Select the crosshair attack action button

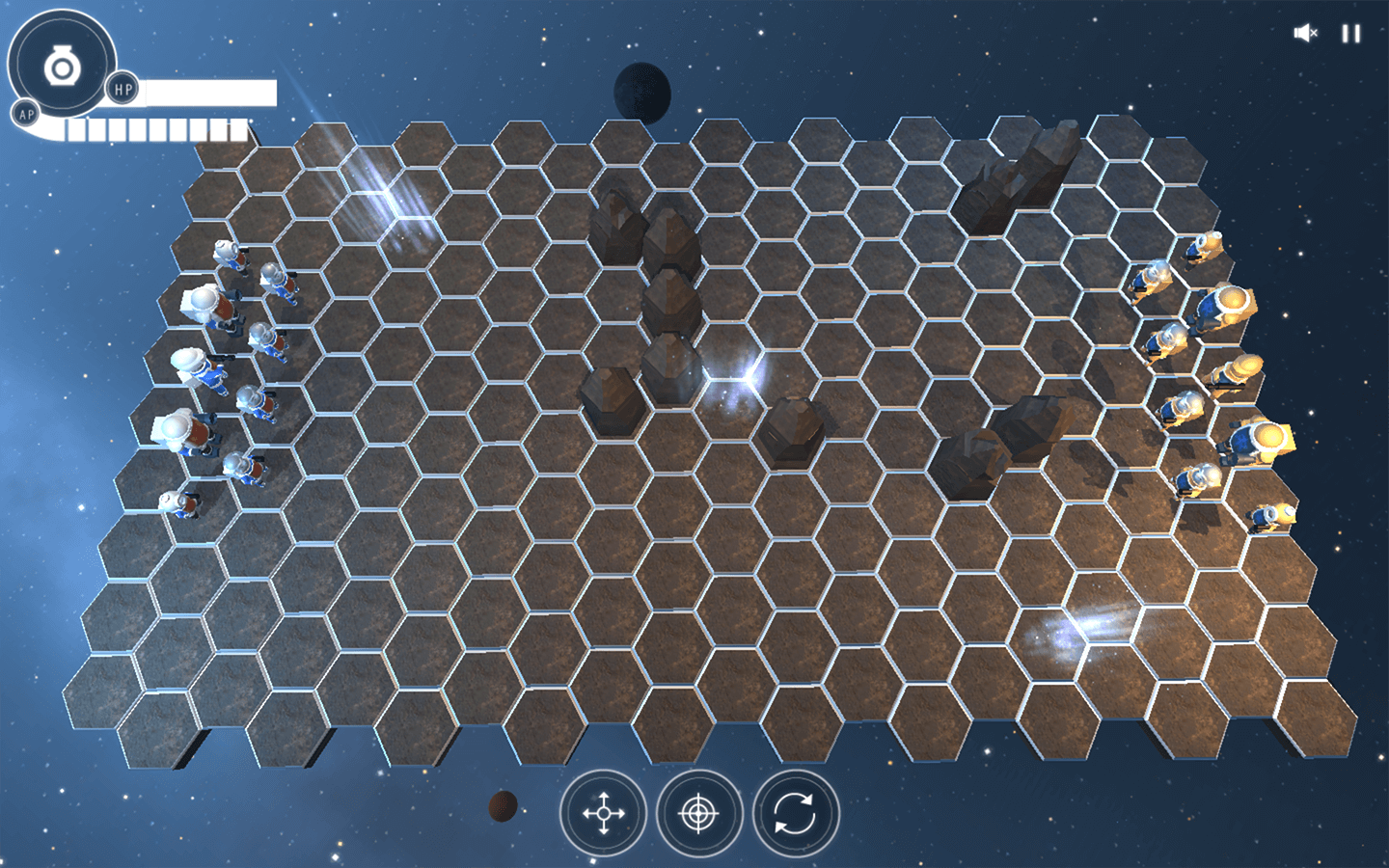pos(699,813)
